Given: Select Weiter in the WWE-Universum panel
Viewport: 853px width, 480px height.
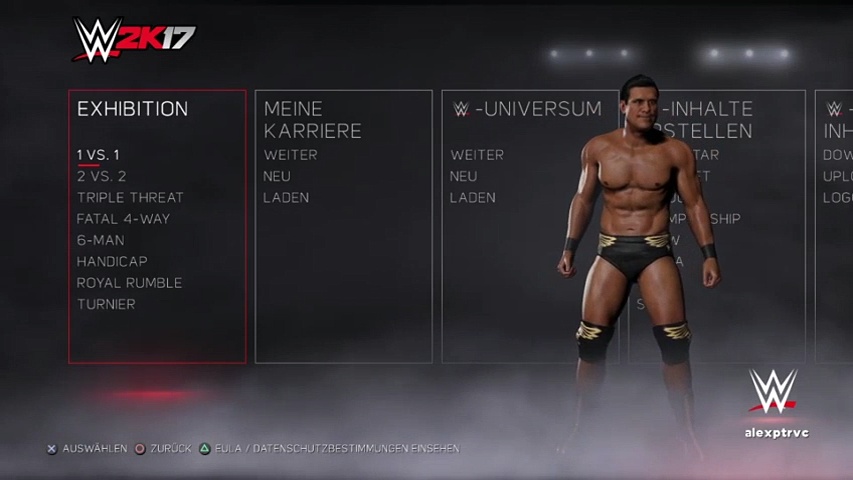Looking at the screenshot, I should click(477, 155).
